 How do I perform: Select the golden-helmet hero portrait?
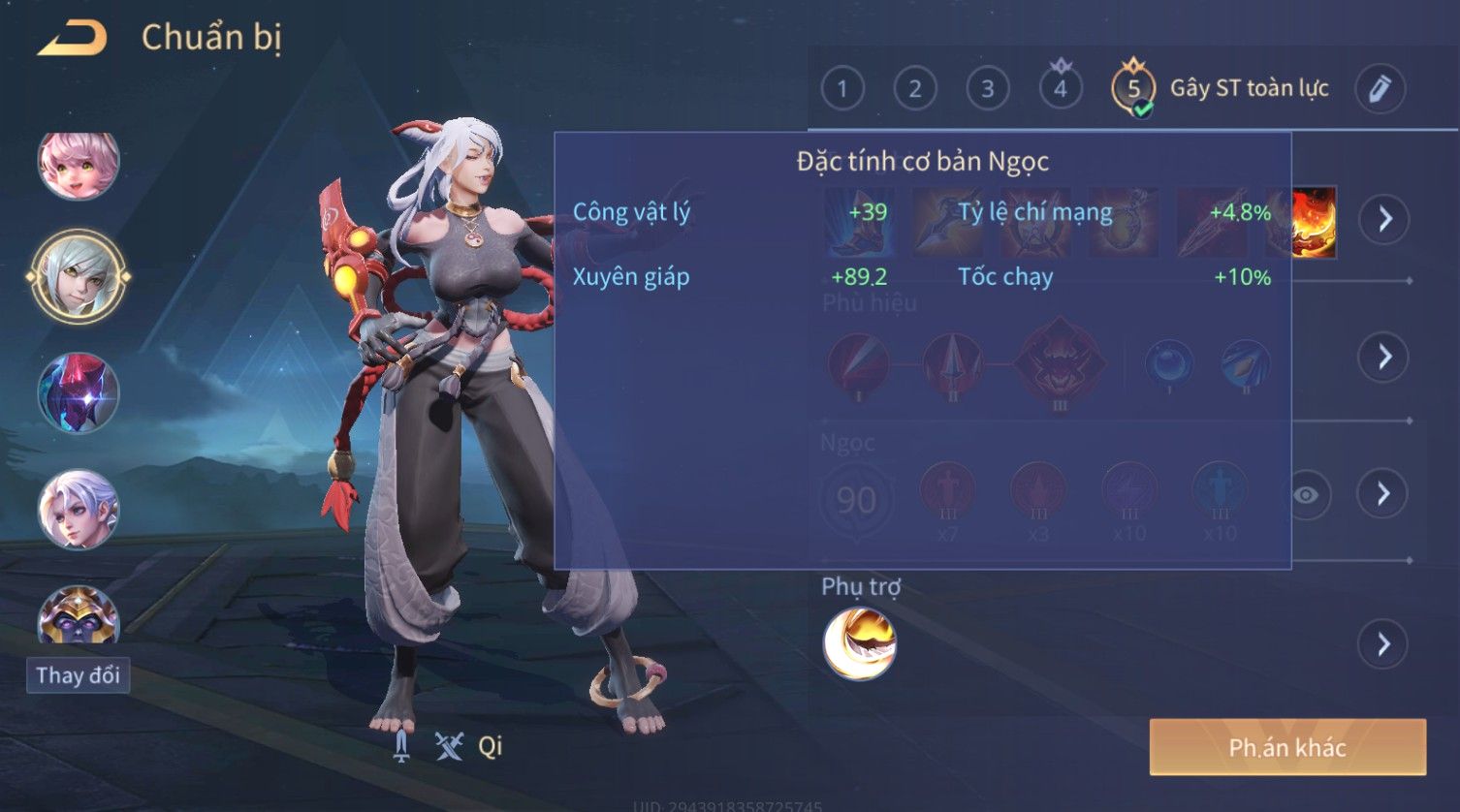[79, 616]
